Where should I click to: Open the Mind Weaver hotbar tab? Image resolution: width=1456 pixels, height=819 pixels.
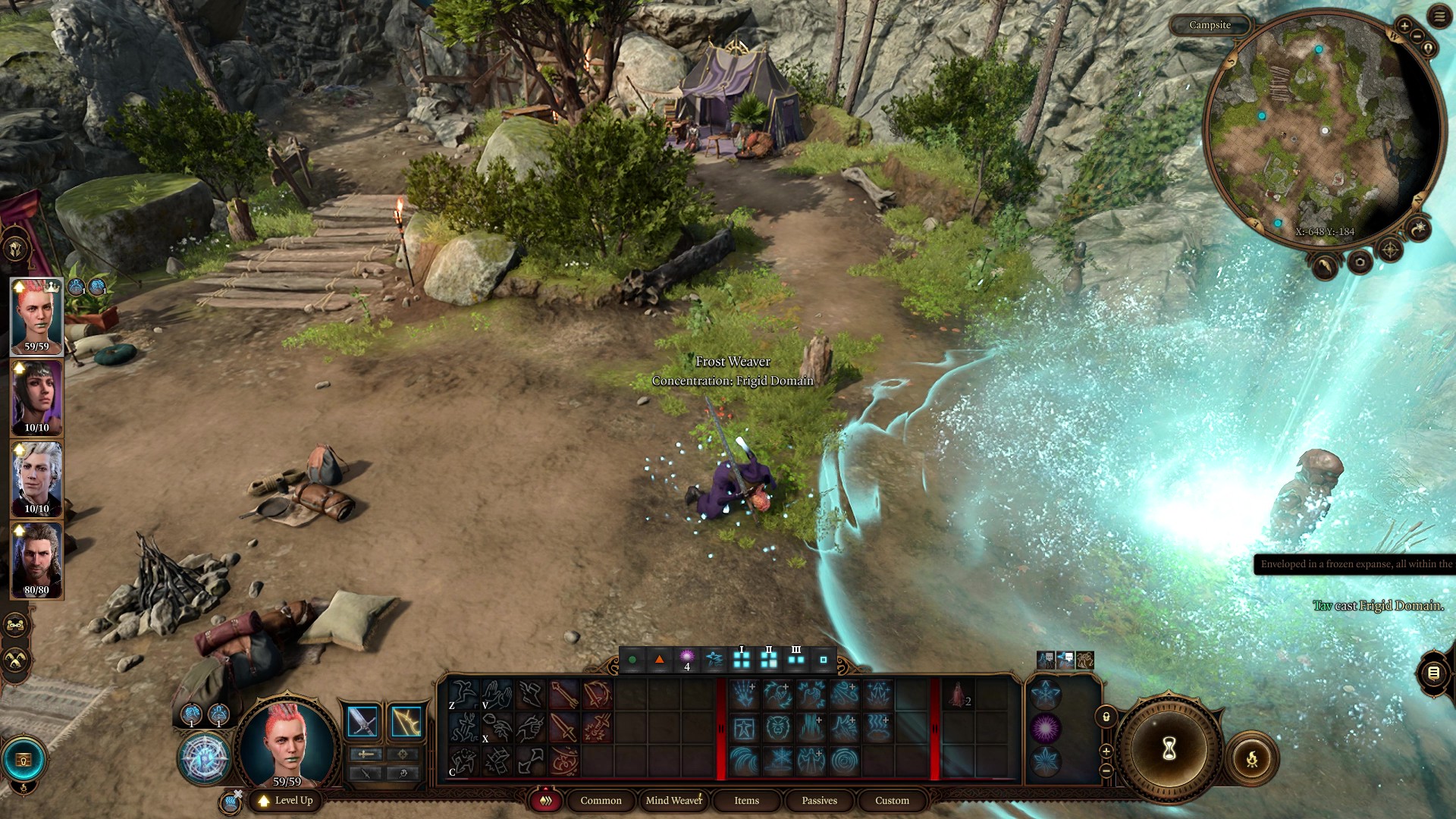(x=673, y=800)
